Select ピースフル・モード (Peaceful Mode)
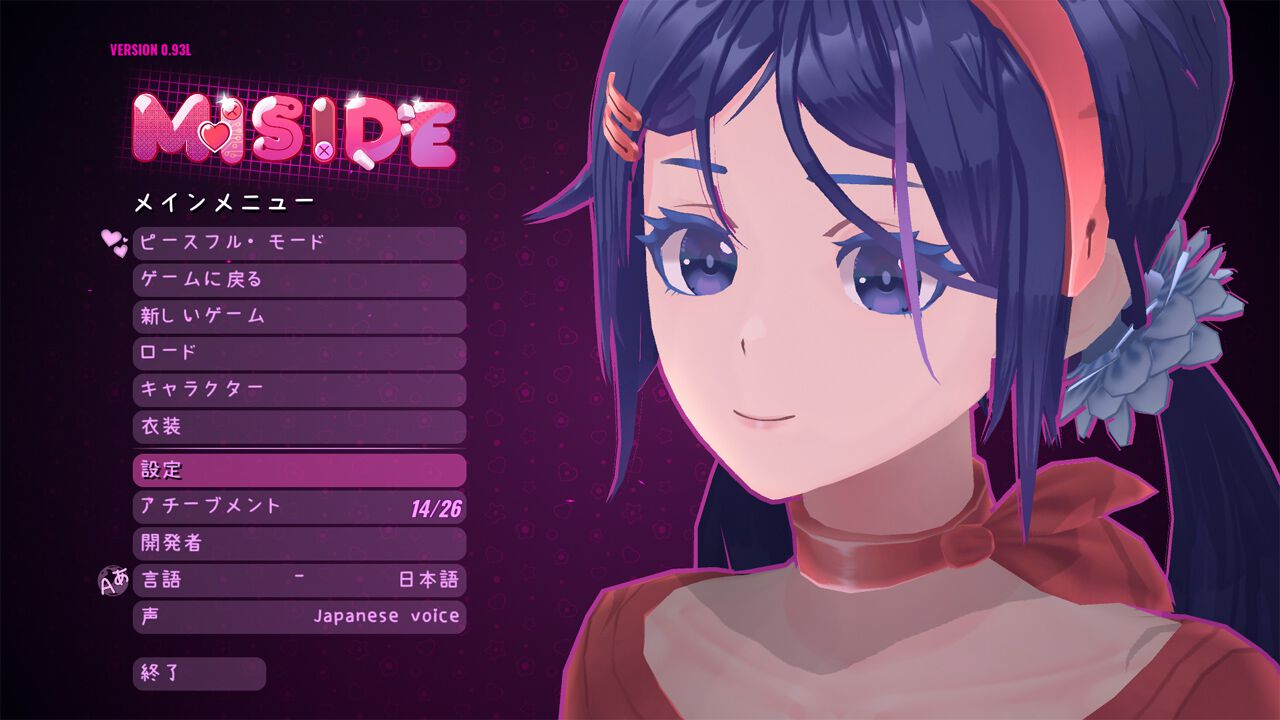Viewport: 1280px width, 720px height. point(300,241)
